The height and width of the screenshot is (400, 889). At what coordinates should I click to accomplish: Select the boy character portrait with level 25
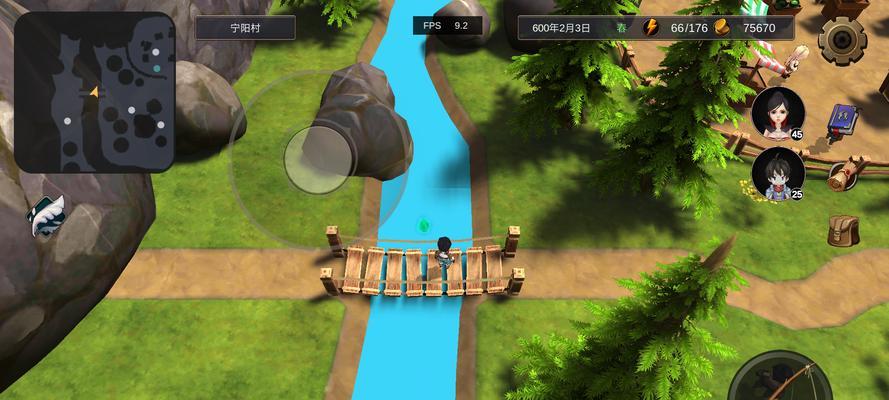coord(777,173)
